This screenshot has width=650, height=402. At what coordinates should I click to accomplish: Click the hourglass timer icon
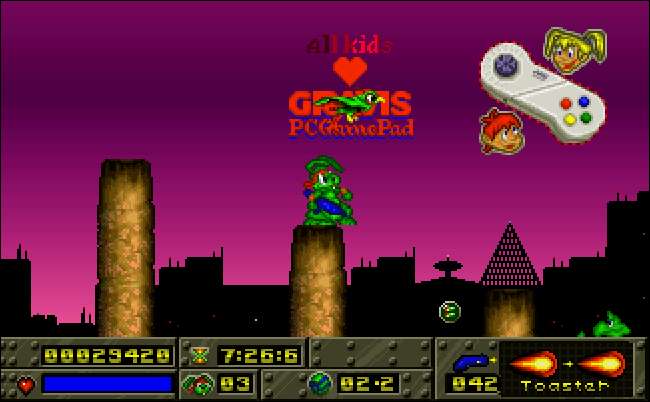pyautogui.click(x=199, y=354)
